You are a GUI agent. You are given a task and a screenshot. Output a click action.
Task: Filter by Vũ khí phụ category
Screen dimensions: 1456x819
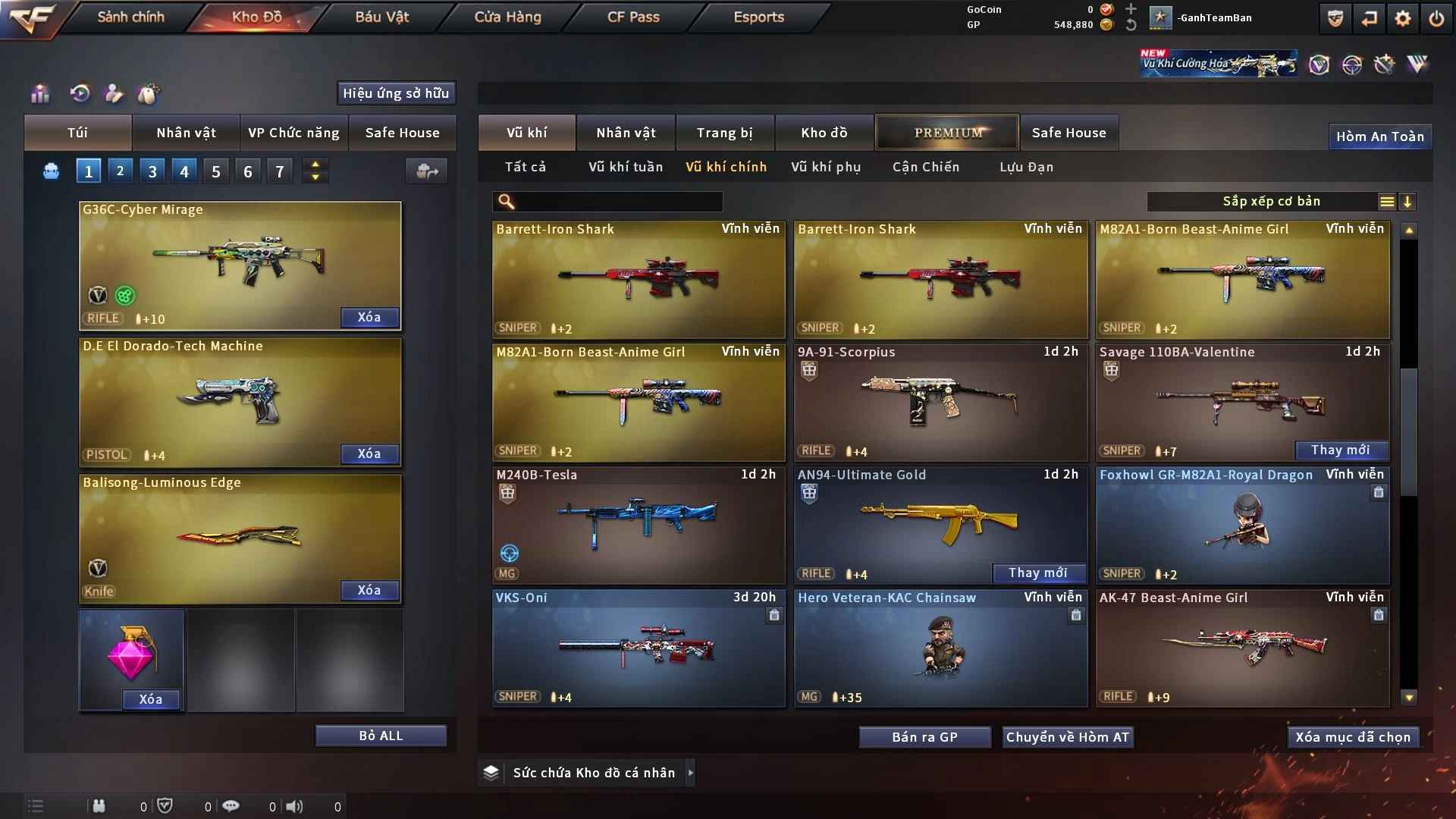(826, 167)
